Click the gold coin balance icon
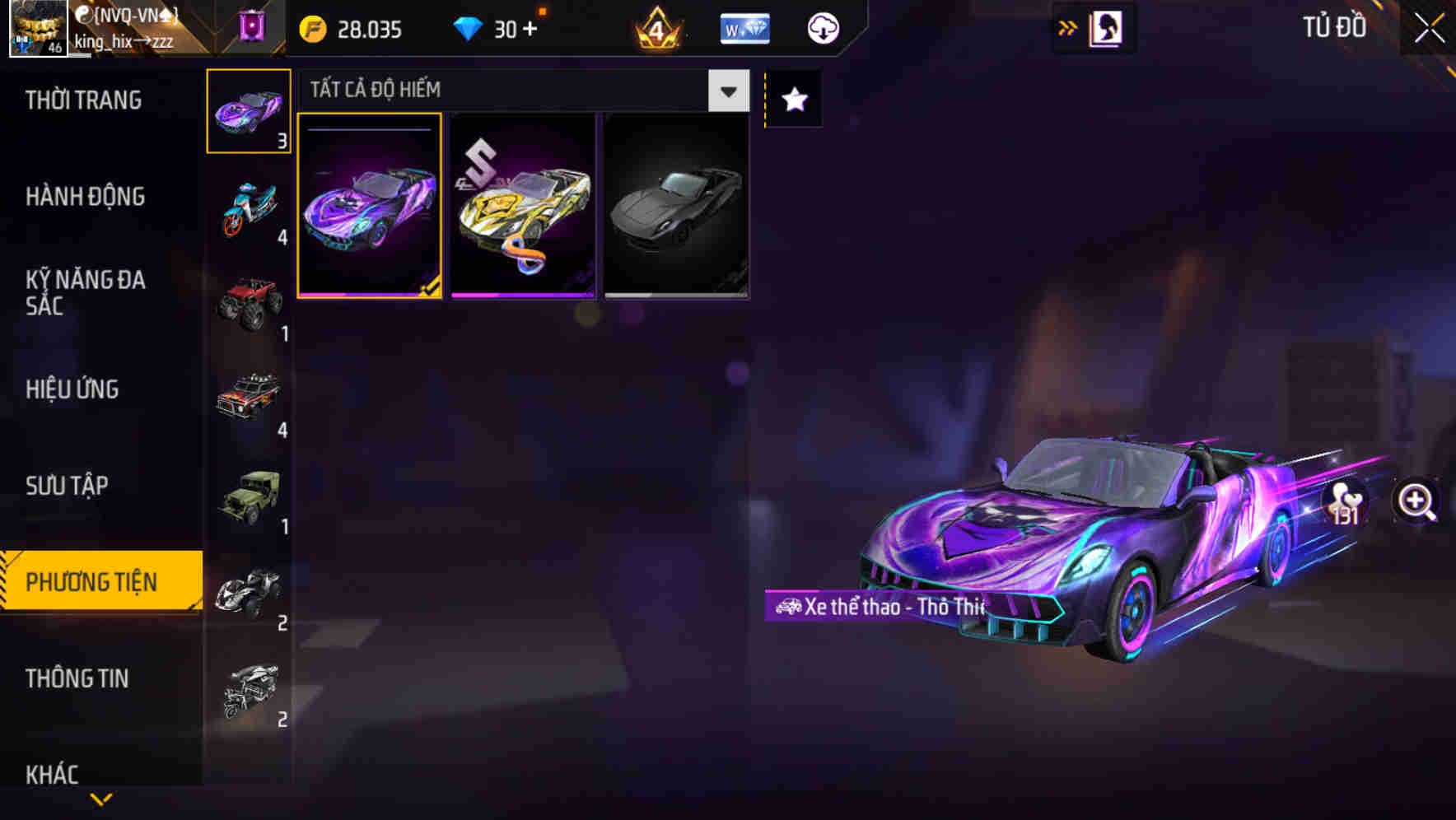The image size is (1456, 820). pos(312,27)
